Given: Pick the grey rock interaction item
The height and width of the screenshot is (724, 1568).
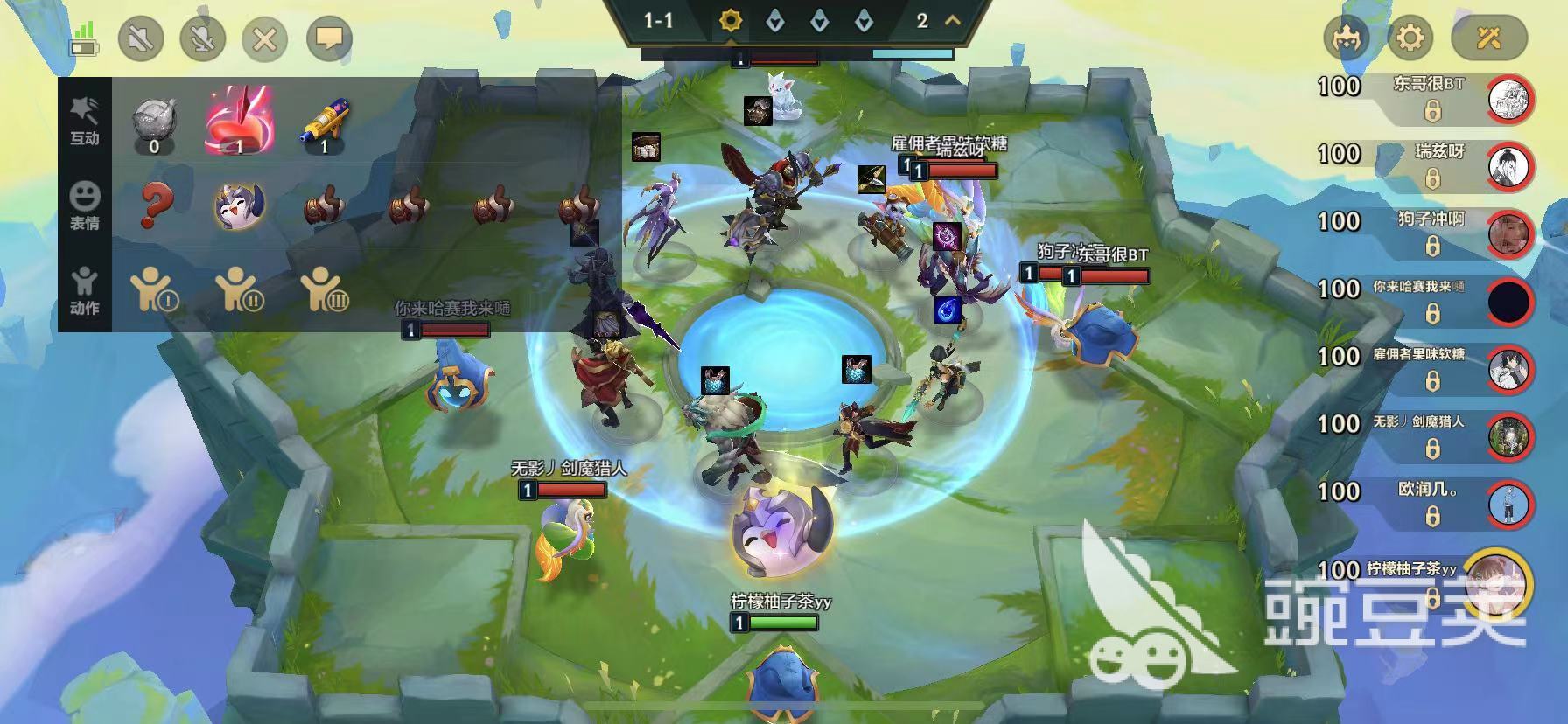Looking at the screenshot, I should pos(155,122).
